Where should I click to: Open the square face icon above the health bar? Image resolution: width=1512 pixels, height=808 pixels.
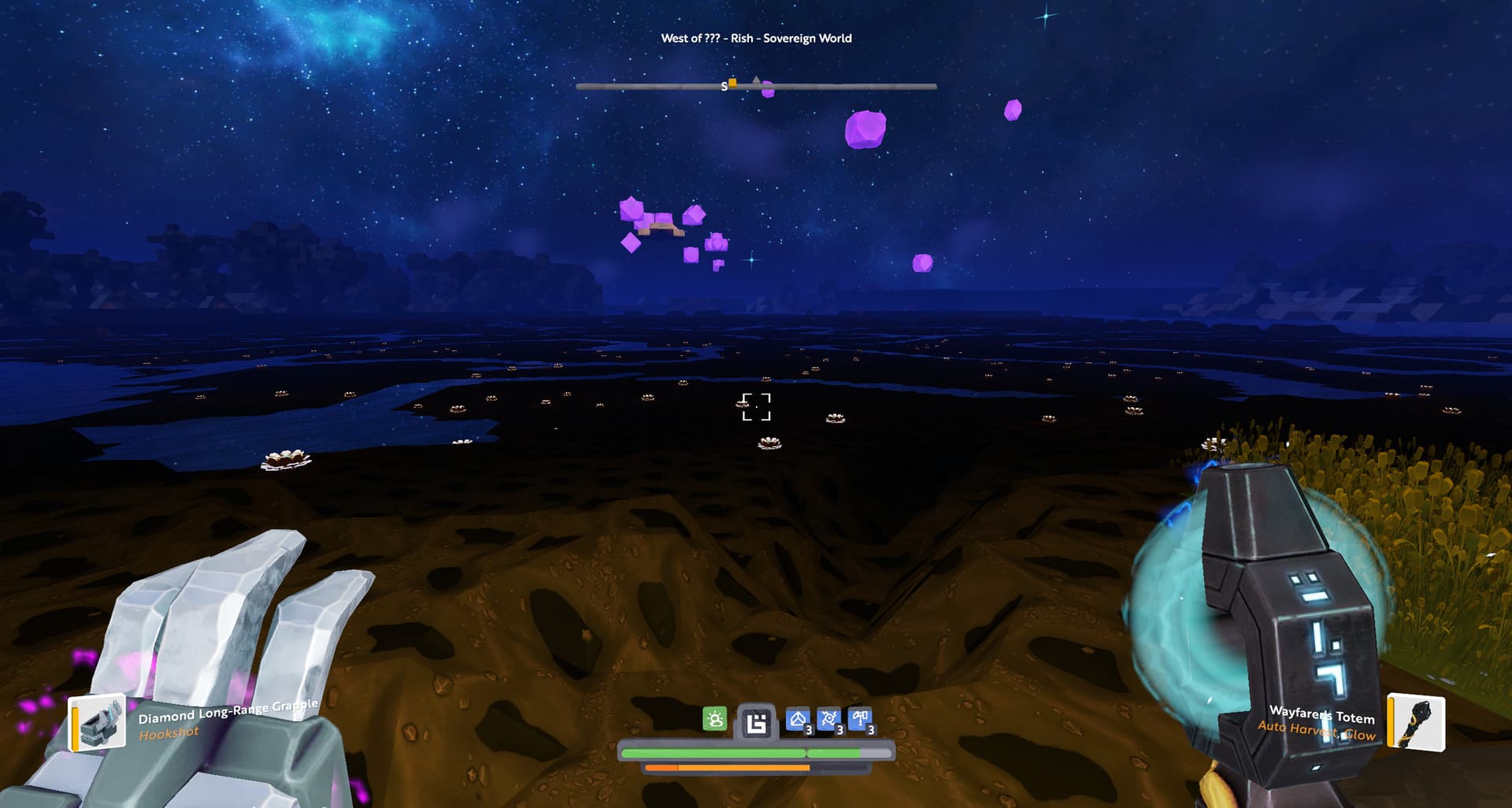756,722
